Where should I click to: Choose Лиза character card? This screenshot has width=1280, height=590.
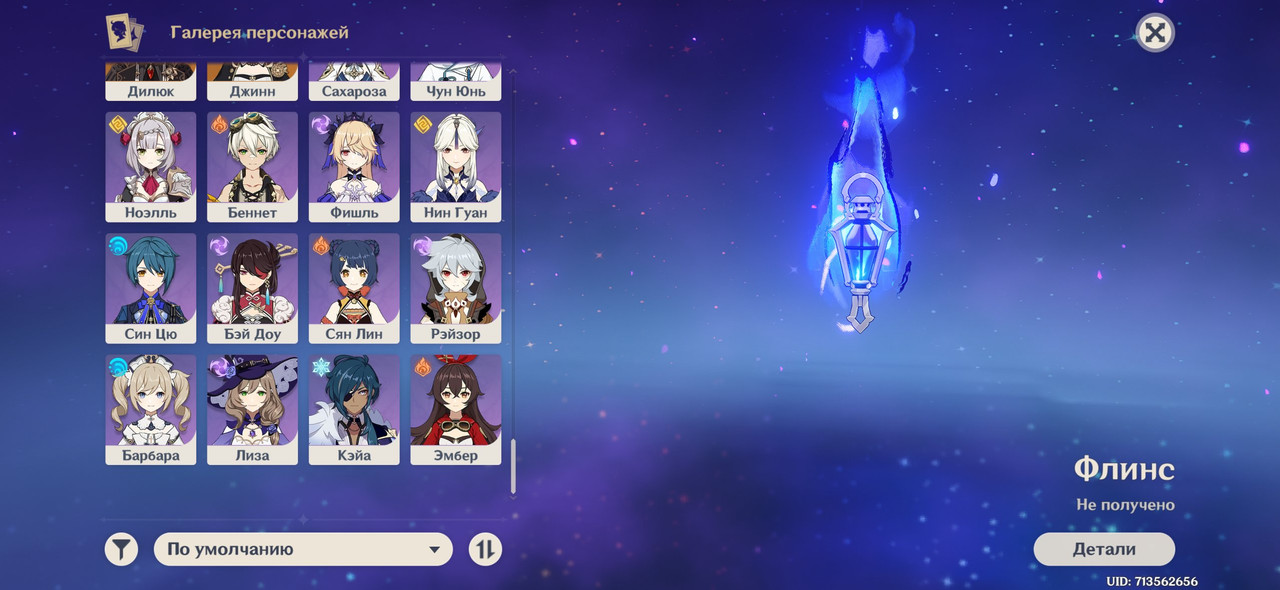253,409
